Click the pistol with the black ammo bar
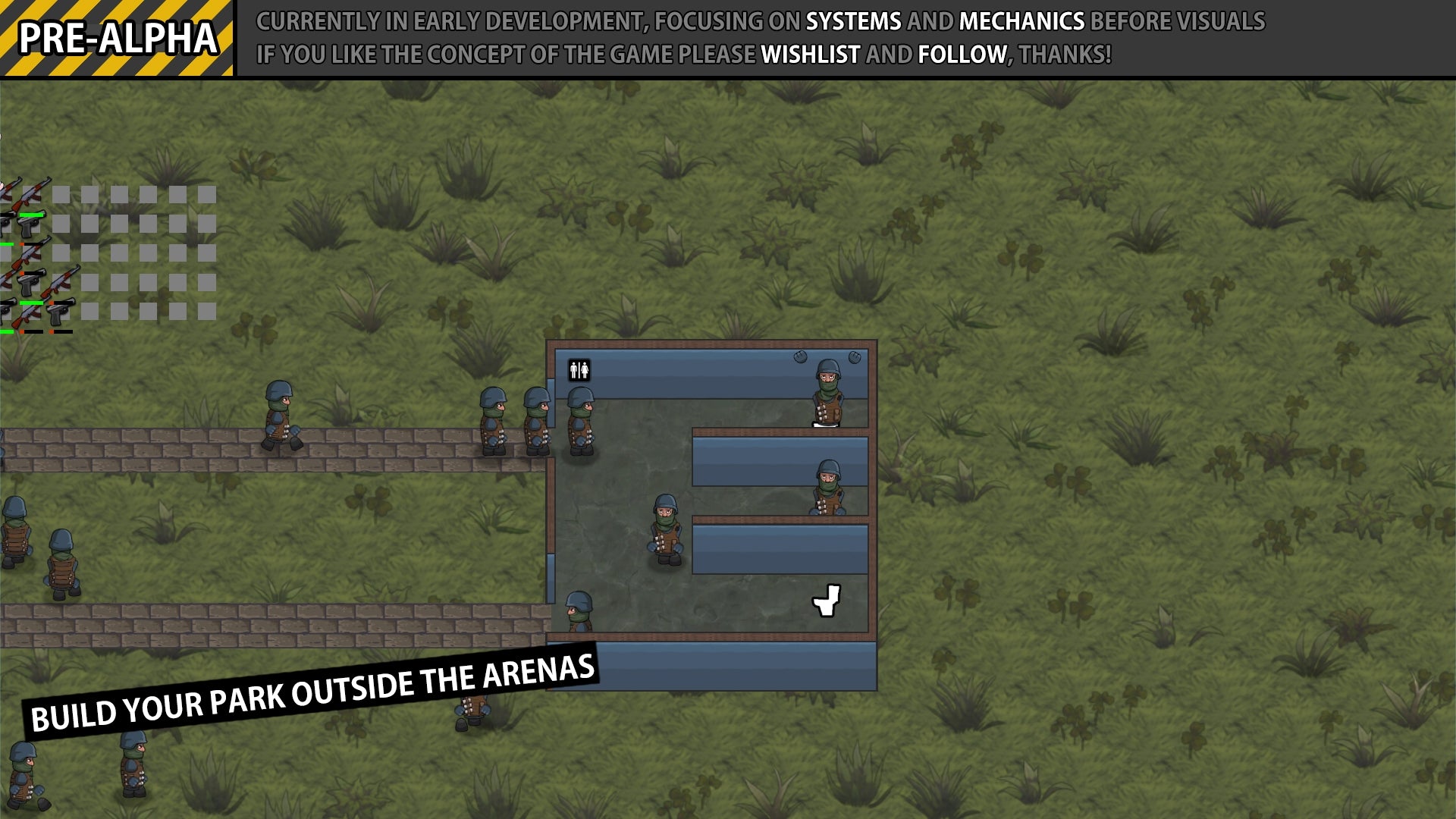1456x819 pixels. tap(27, 284)
